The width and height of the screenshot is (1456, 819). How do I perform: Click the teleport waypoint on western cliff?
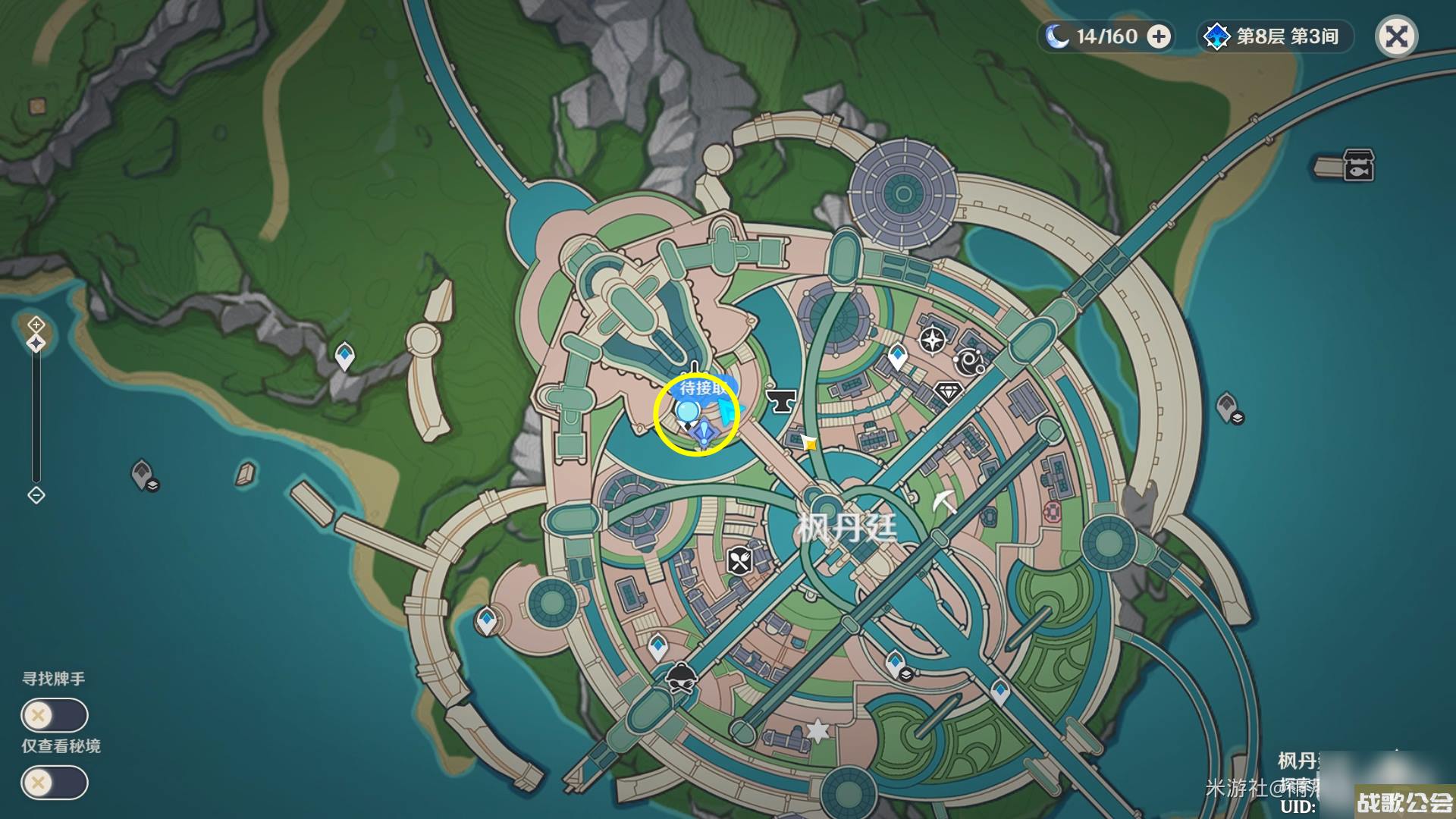(345, 356)
